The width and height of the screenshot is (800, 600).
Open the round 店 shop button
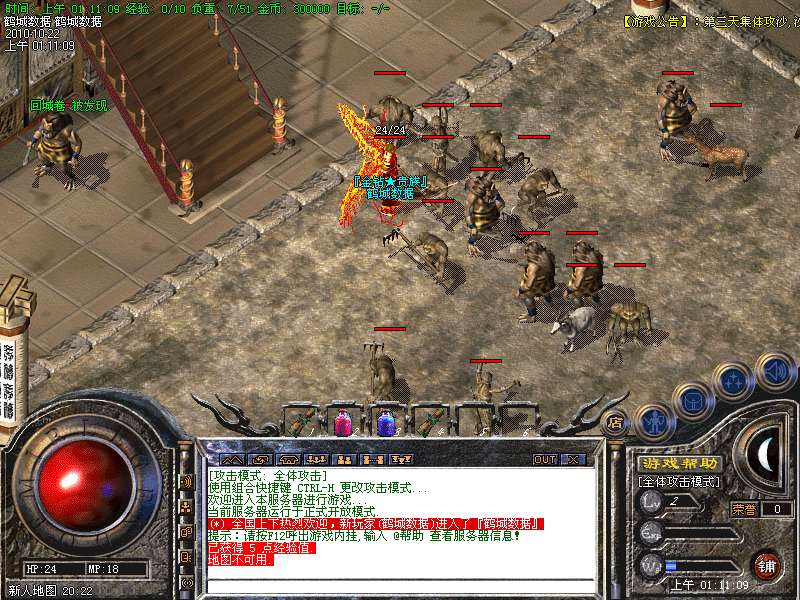tap(616, 422)
